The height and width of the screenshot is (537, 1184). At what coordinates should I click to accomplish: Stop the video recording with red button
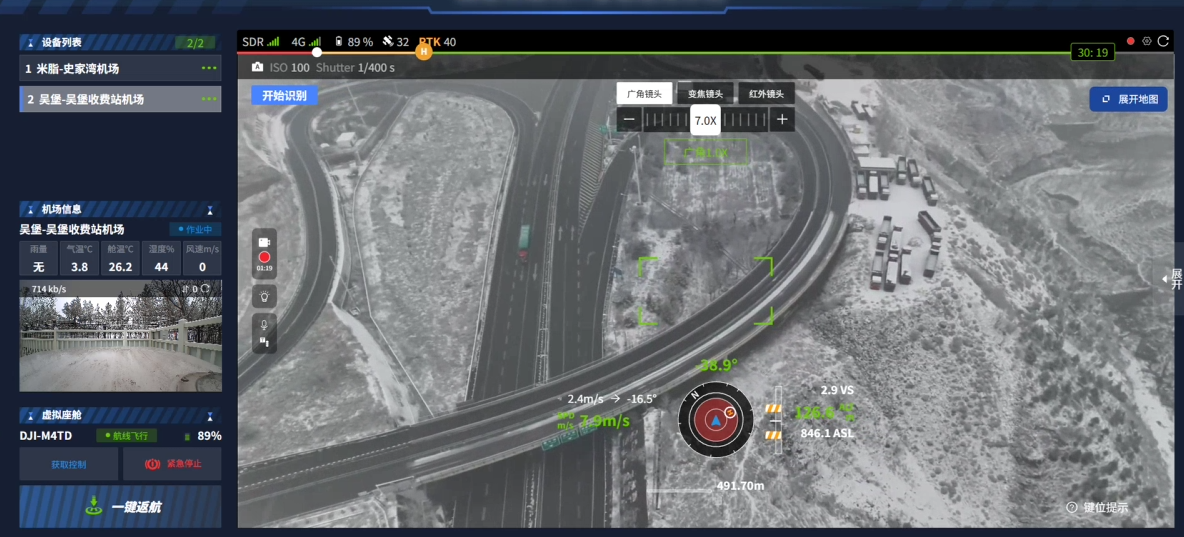pyautogui.click(x=264, y=257)
